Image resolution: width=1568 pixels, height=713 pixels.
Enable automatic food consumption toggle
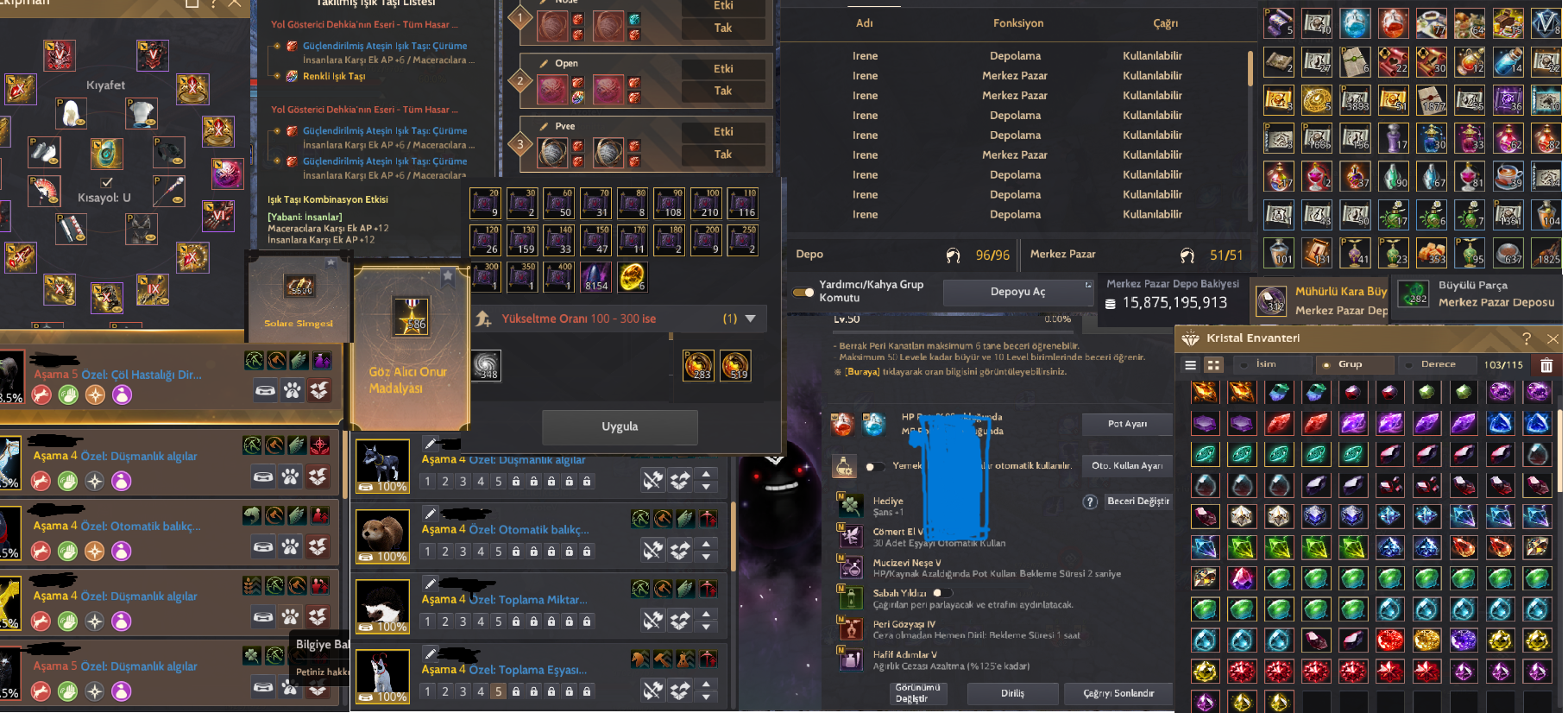point(875,466)
